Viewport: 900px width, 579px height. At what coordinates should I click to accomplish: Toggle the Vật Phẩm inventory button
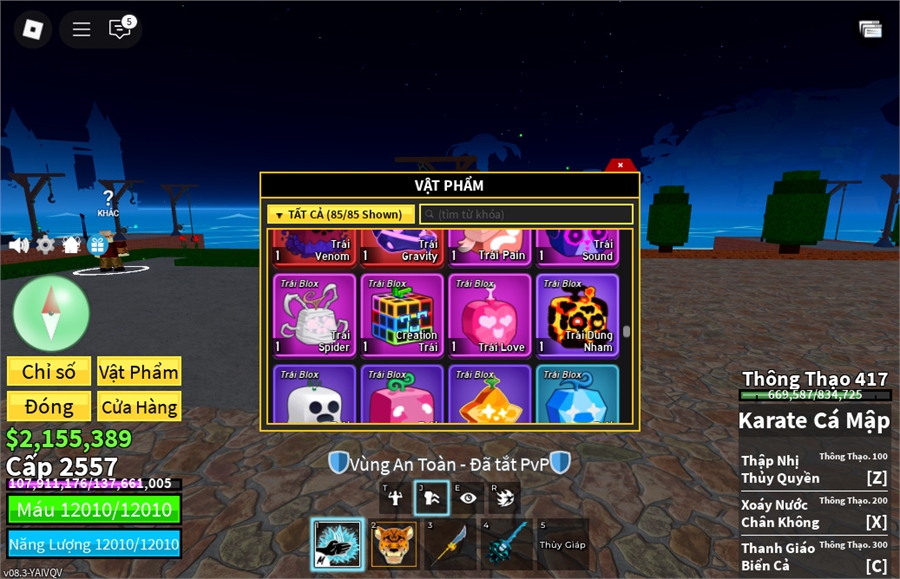(139, 372)
